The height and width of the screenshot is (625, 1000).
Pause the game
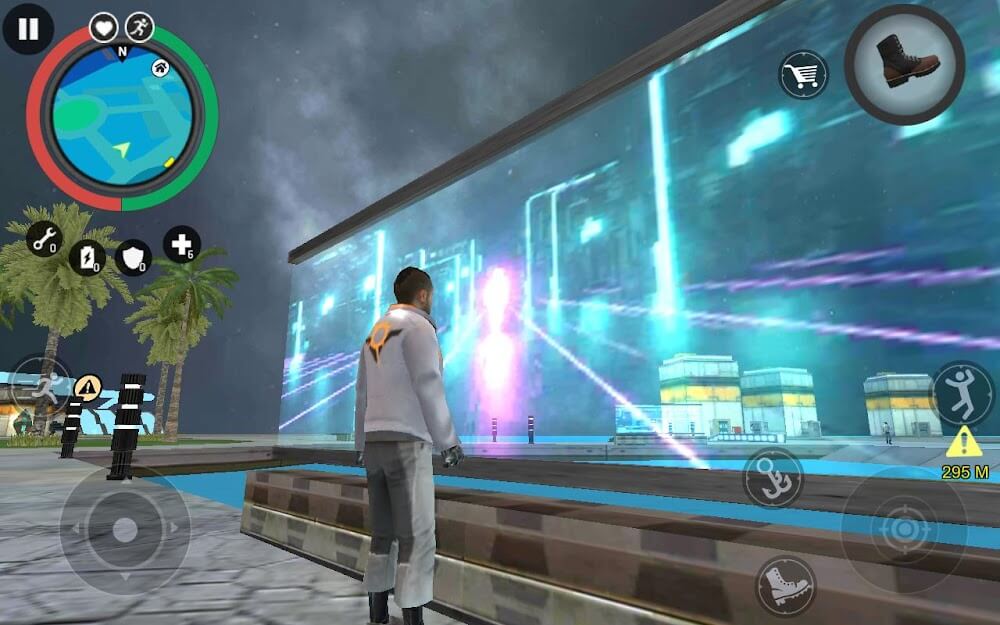(x=28, y=29)
